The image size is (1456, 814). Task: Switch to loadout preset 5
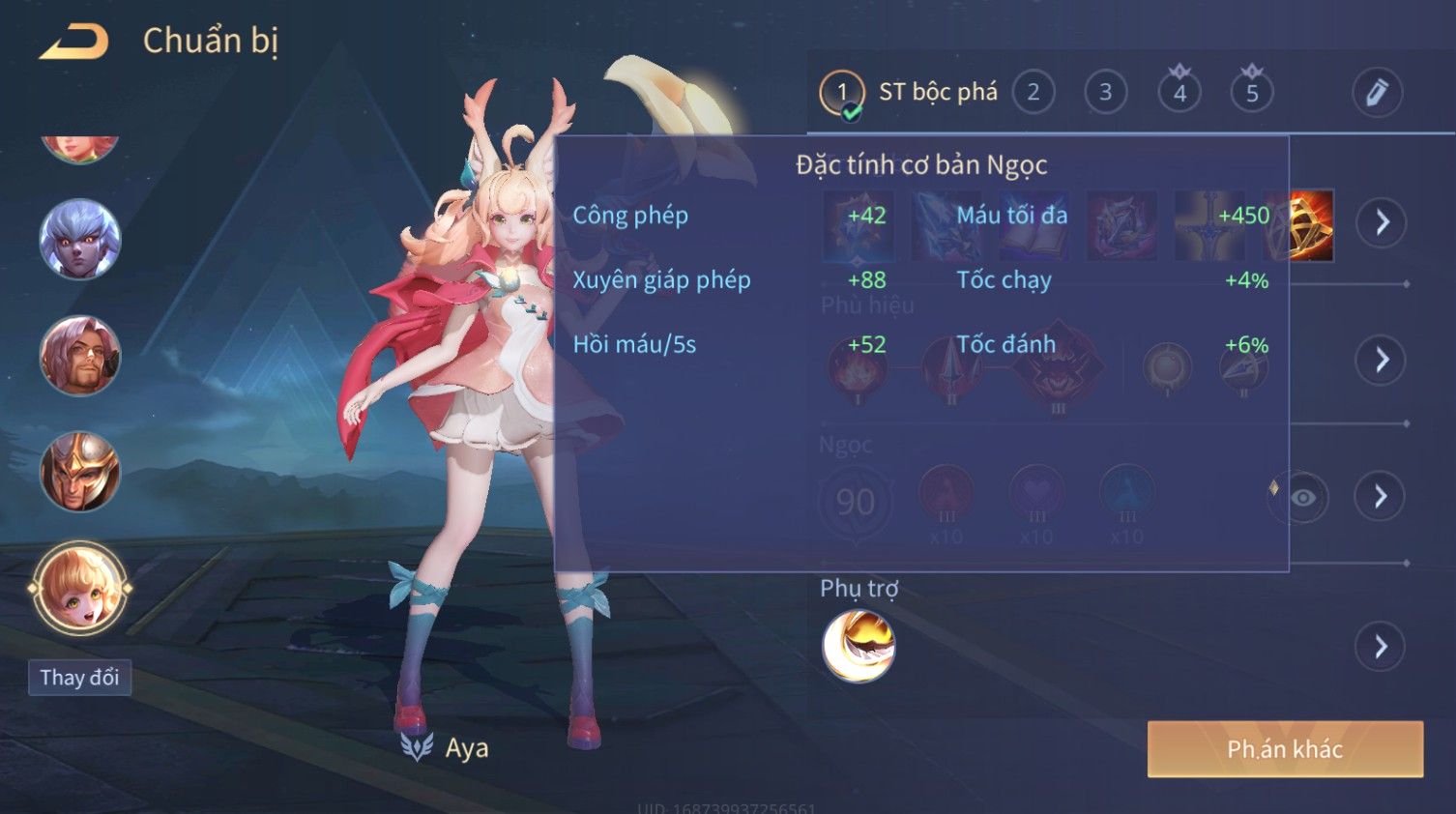pos(1252,93)
